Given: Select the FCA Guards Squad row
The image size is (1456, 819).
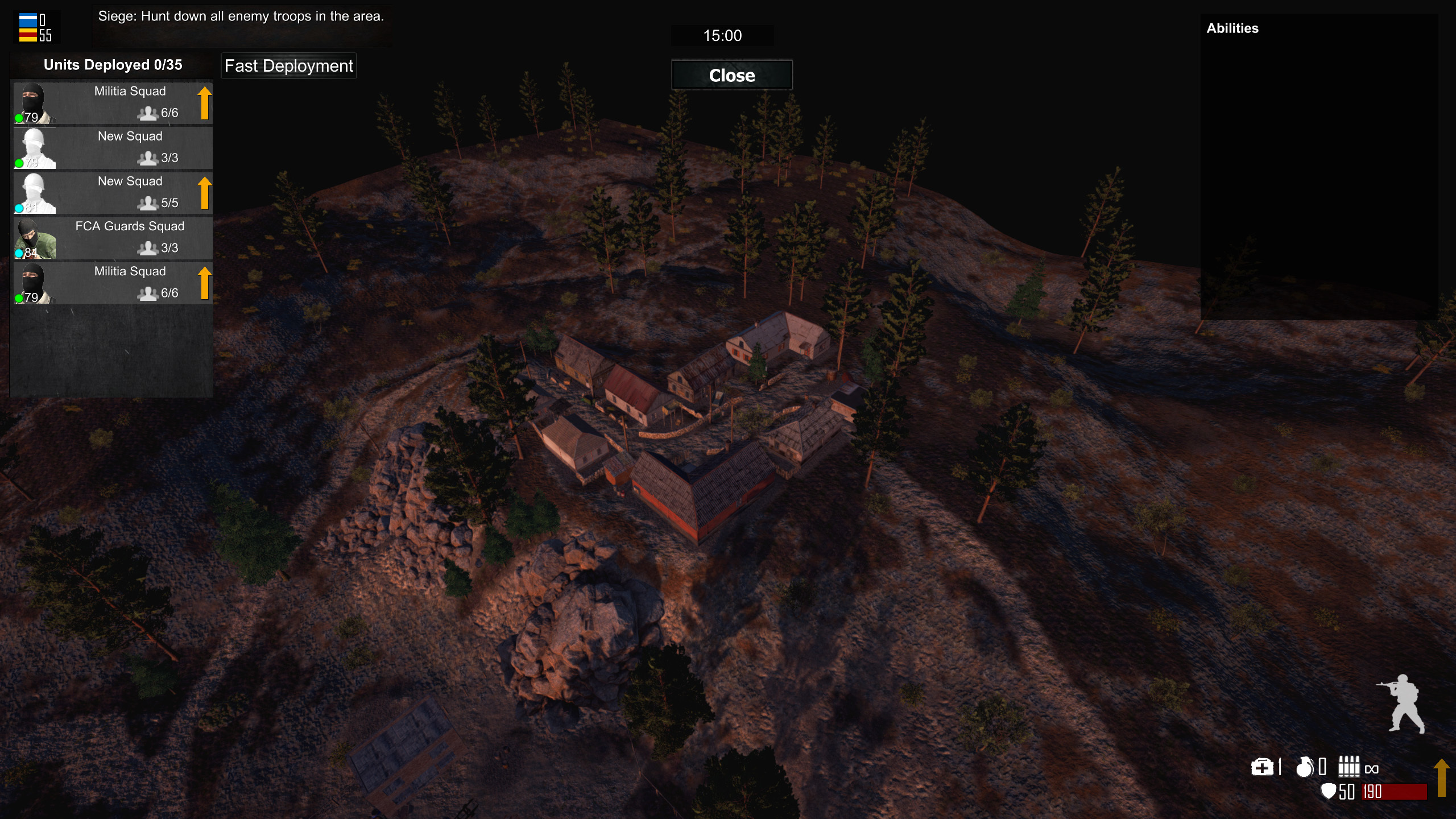Looking at the screenshot, I should [130, 238].
